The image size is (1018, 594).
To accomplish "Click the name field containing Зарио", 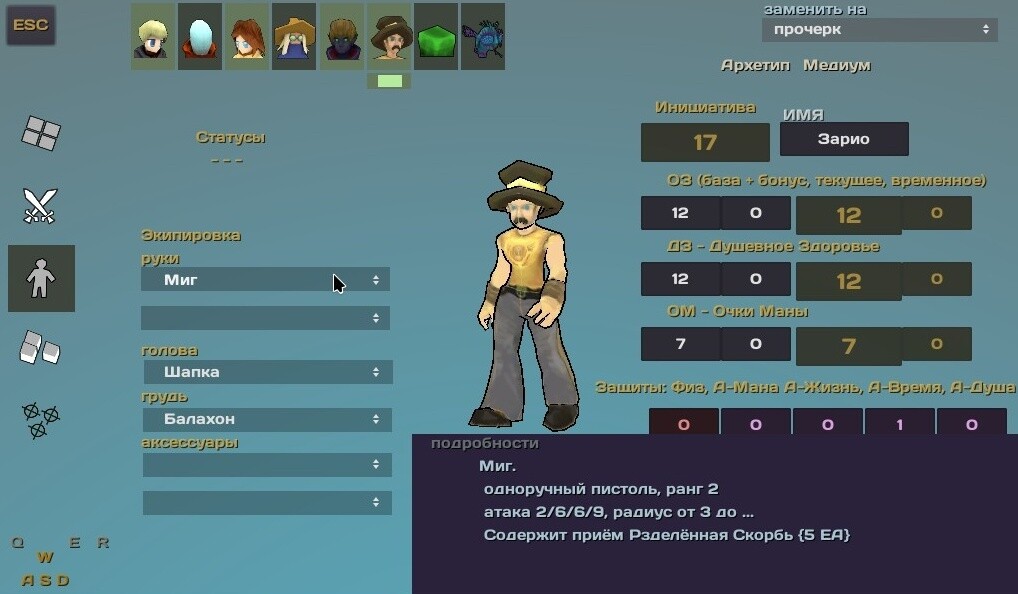I will [x=844, y=139].
